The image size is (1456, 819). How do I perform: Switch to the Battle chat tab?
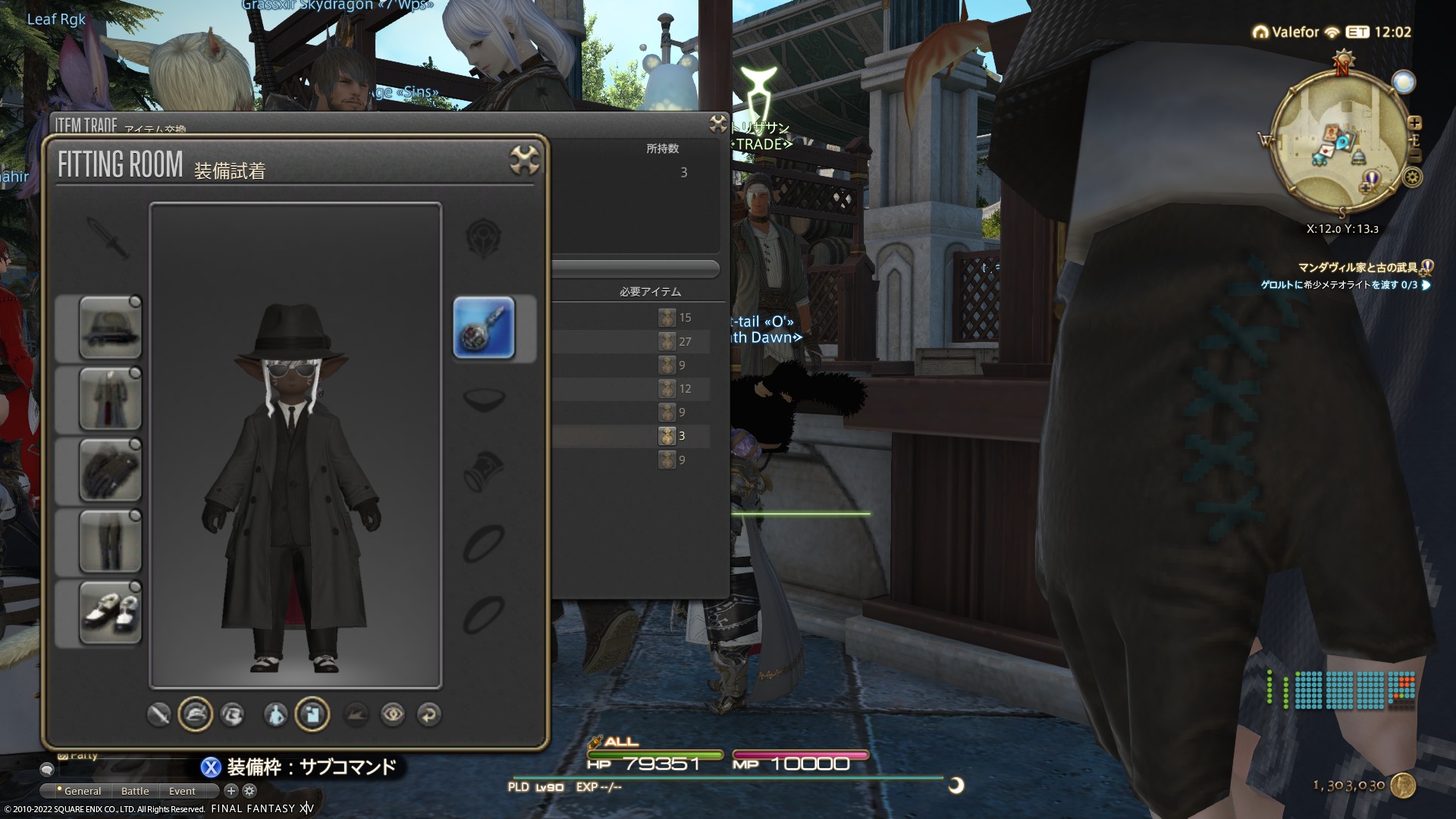[x=135, y=791]
